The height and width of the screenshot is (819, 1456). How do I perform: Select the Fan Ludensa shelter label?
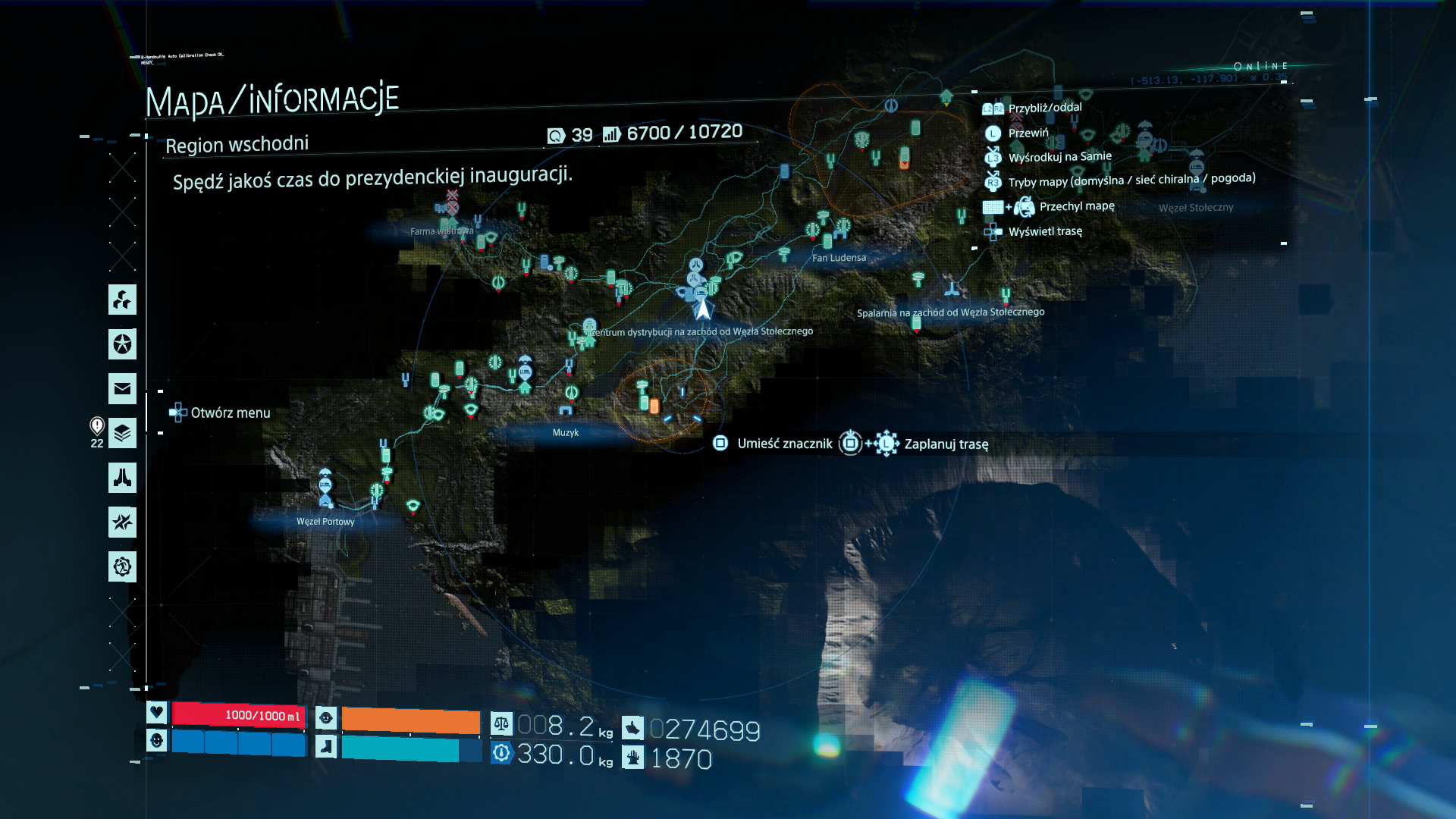point(839,258)
